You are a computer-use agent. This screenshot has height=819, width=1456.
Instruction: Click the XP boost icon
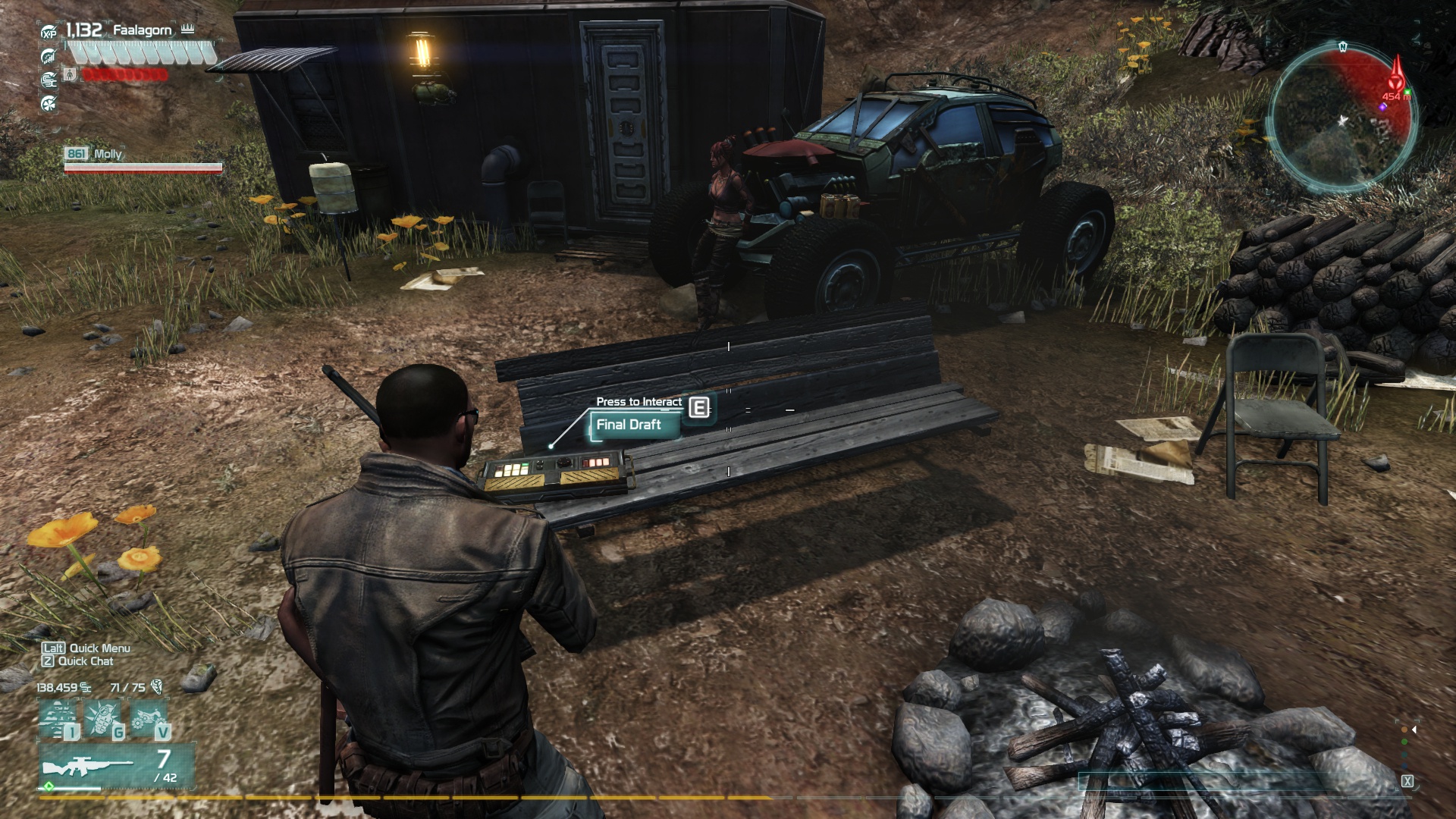coord(49,33)
